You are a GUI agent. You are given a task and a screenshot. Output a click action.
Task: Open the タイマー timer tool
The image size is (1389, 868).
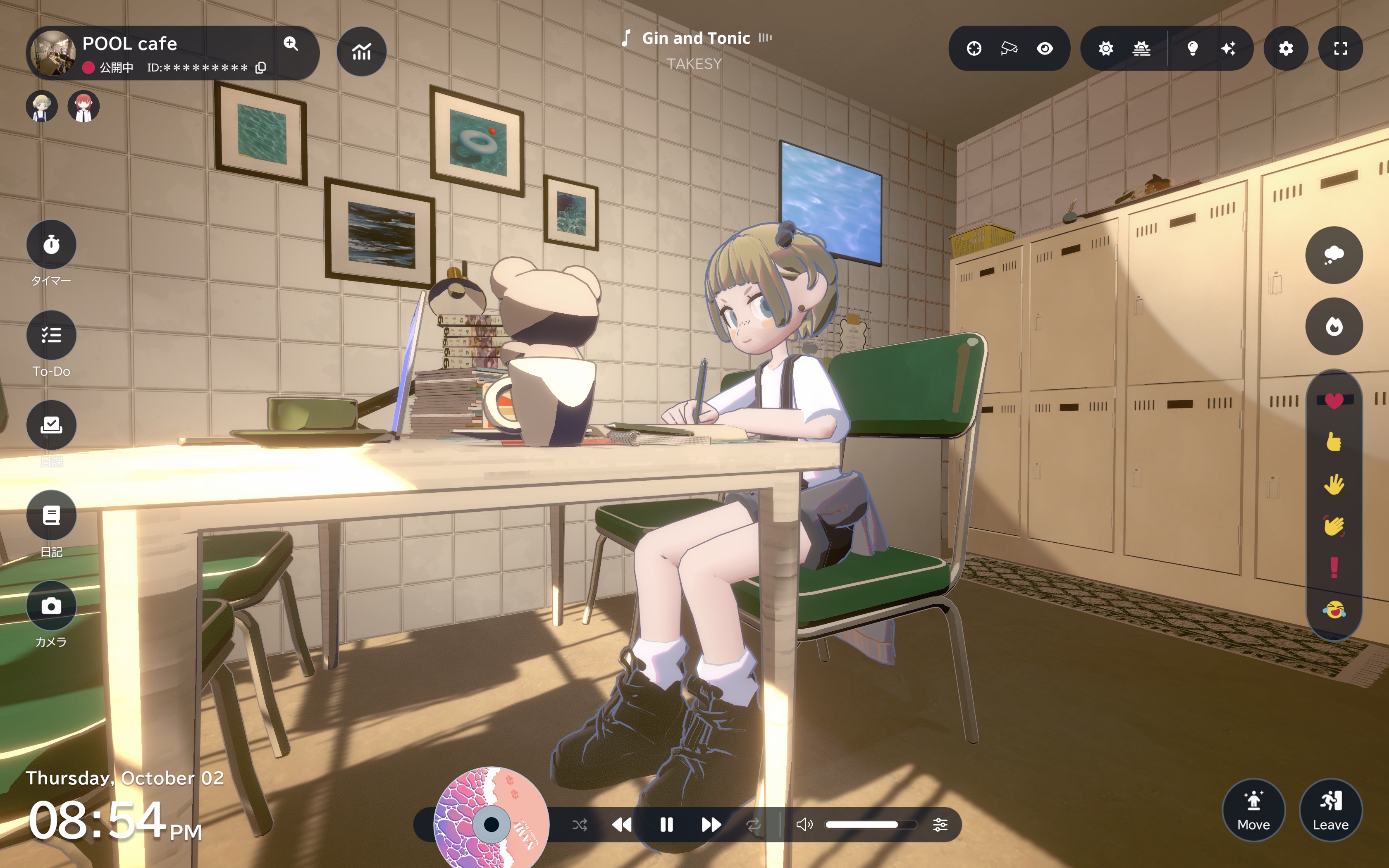[x=51, y=245]
